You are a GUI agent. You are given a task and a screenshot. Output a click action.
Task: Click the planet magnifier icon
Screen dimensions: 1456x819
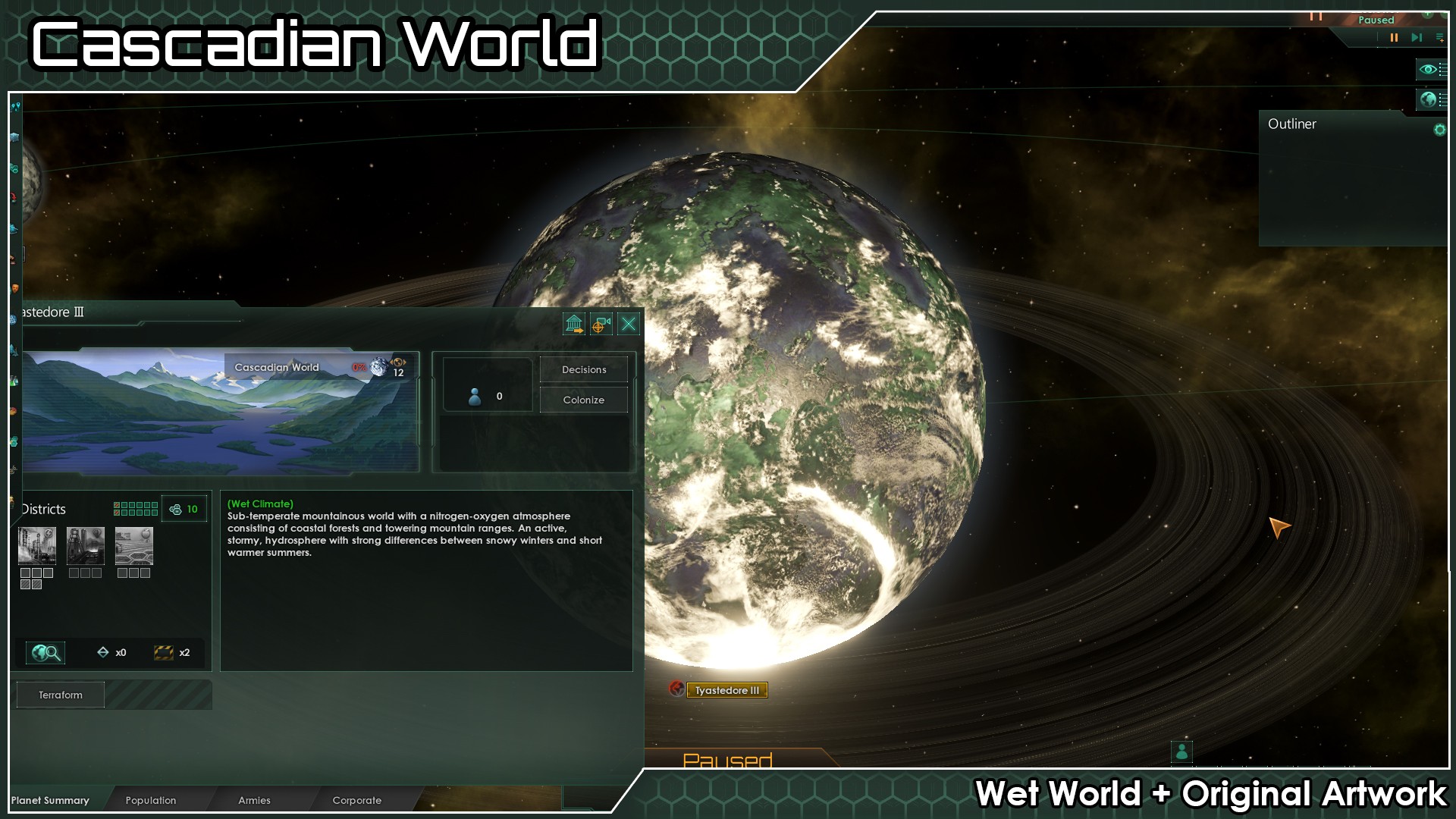45,652
